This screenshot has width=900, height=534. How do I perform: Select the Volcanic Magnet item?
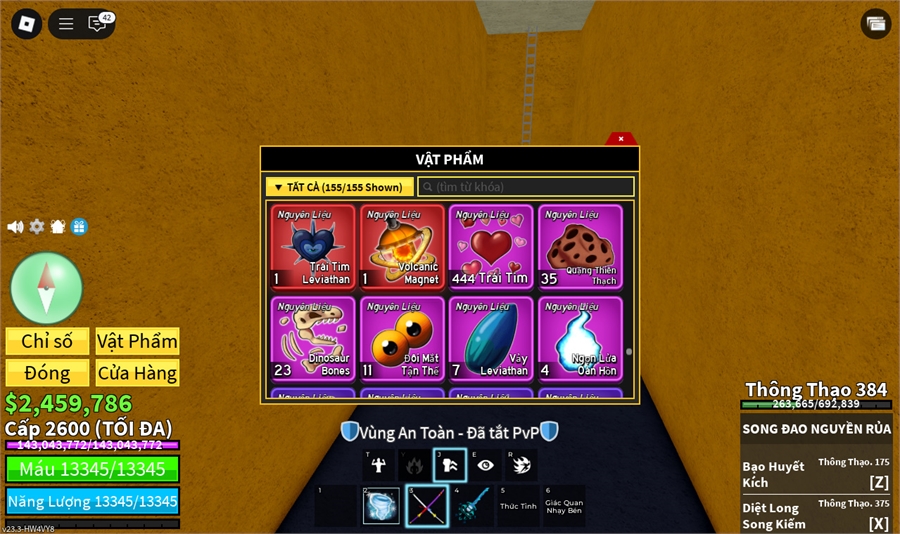click(x=402, y=247)
